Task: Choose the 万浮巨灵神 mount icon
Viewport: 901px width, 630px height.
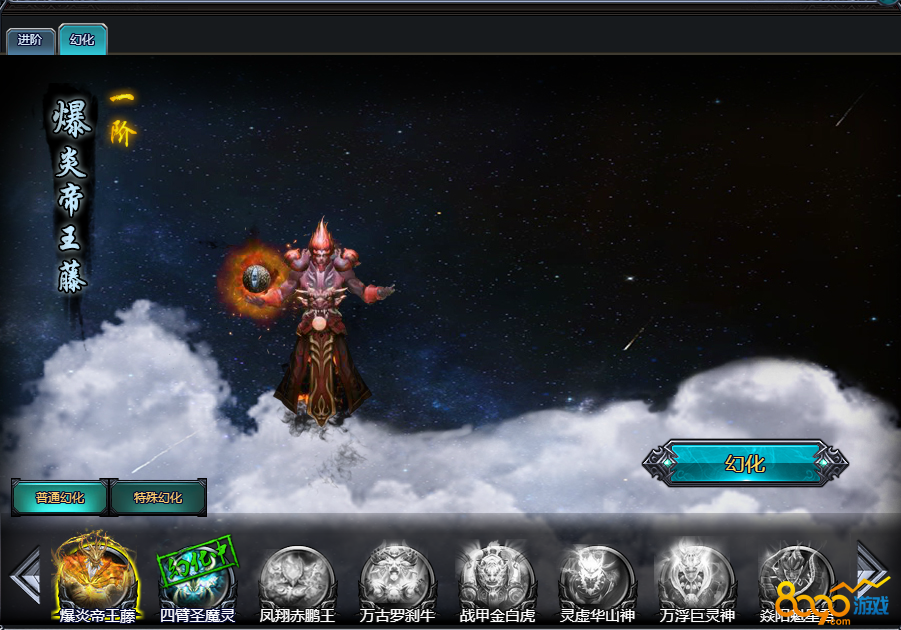Action: coord(696,577)
